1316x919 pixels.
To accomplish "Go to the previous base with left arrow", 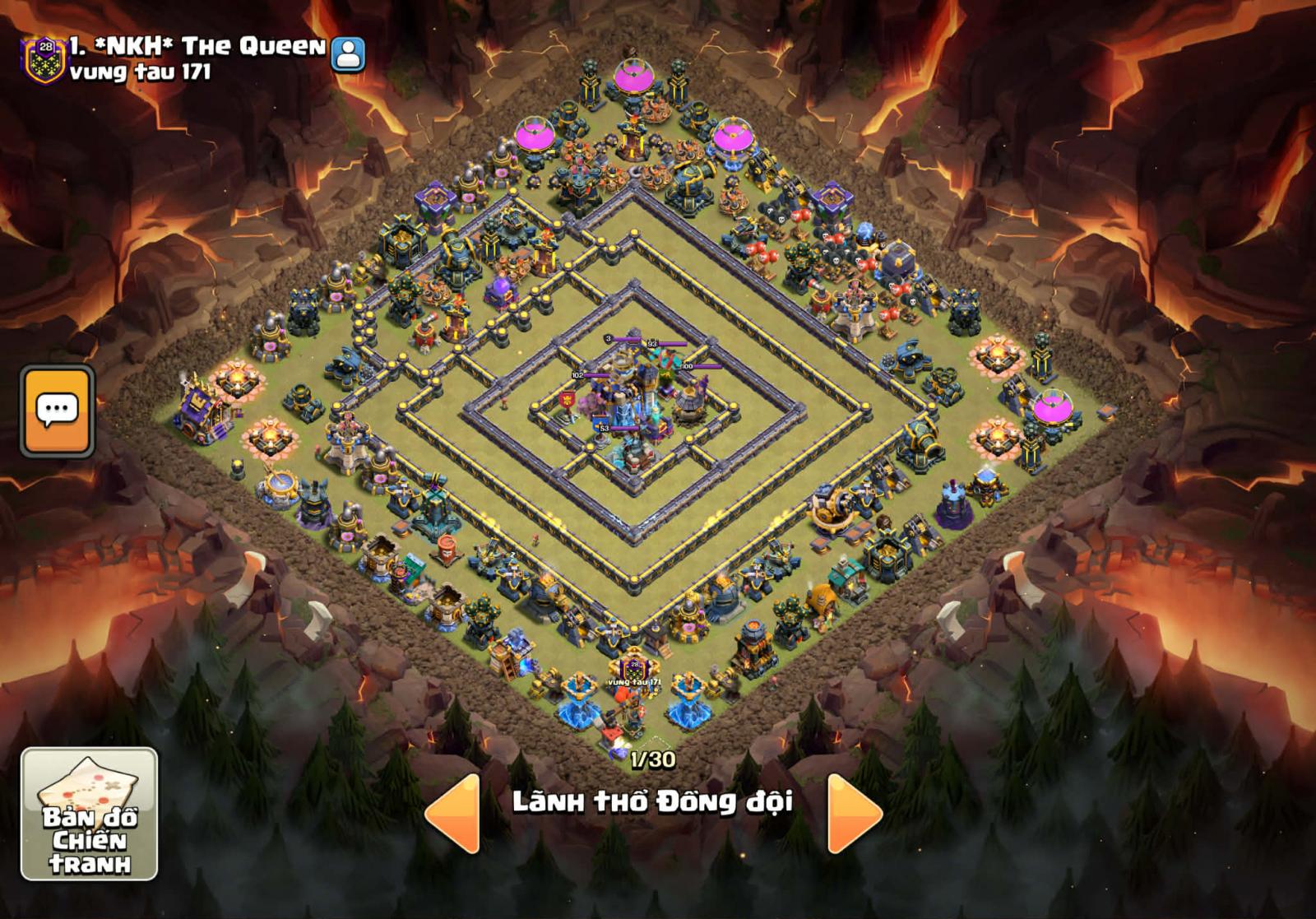I will click(455, 812).
